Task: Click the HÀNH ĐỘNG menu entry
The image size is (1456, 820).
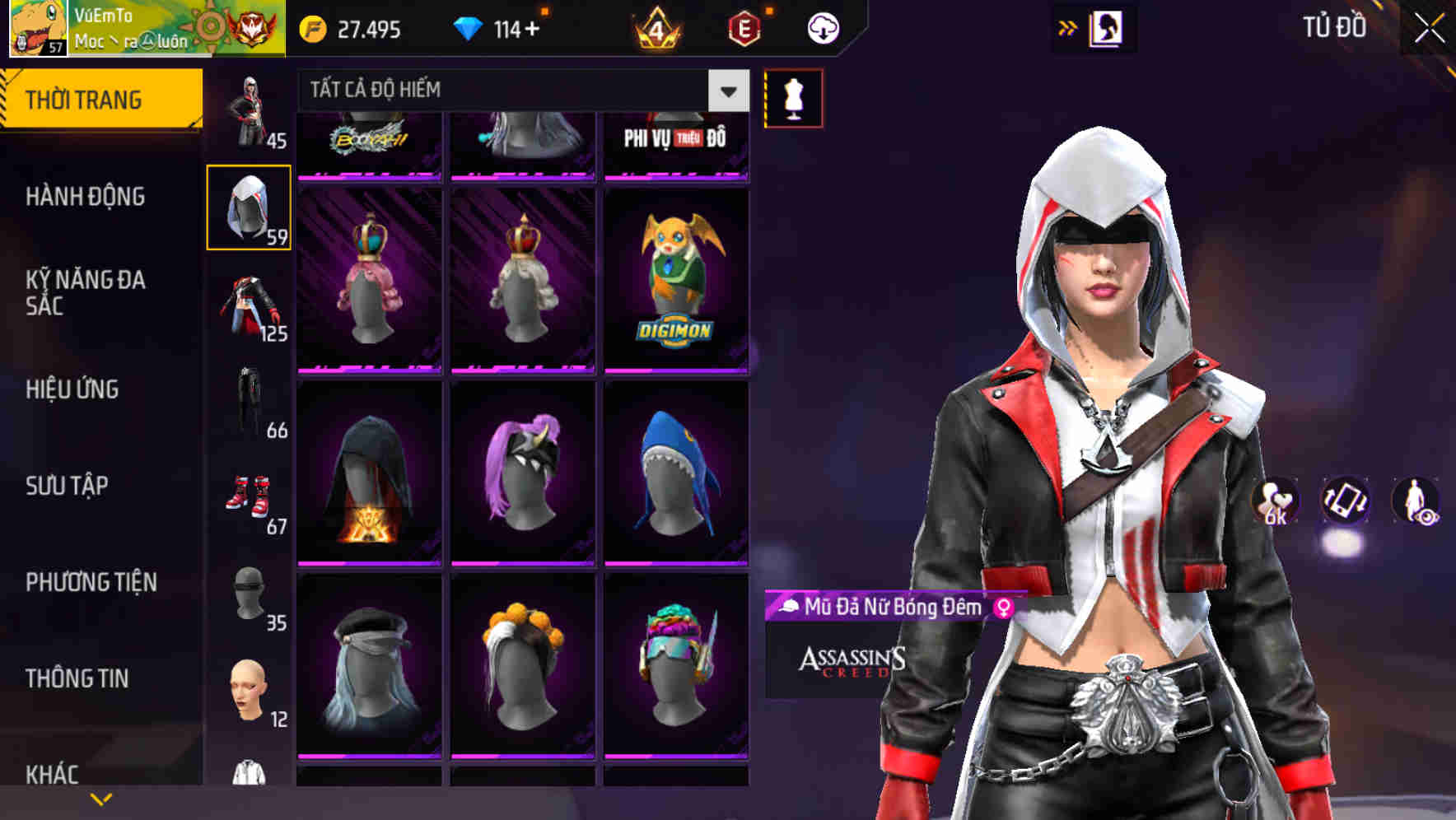Action: point(88,198)
